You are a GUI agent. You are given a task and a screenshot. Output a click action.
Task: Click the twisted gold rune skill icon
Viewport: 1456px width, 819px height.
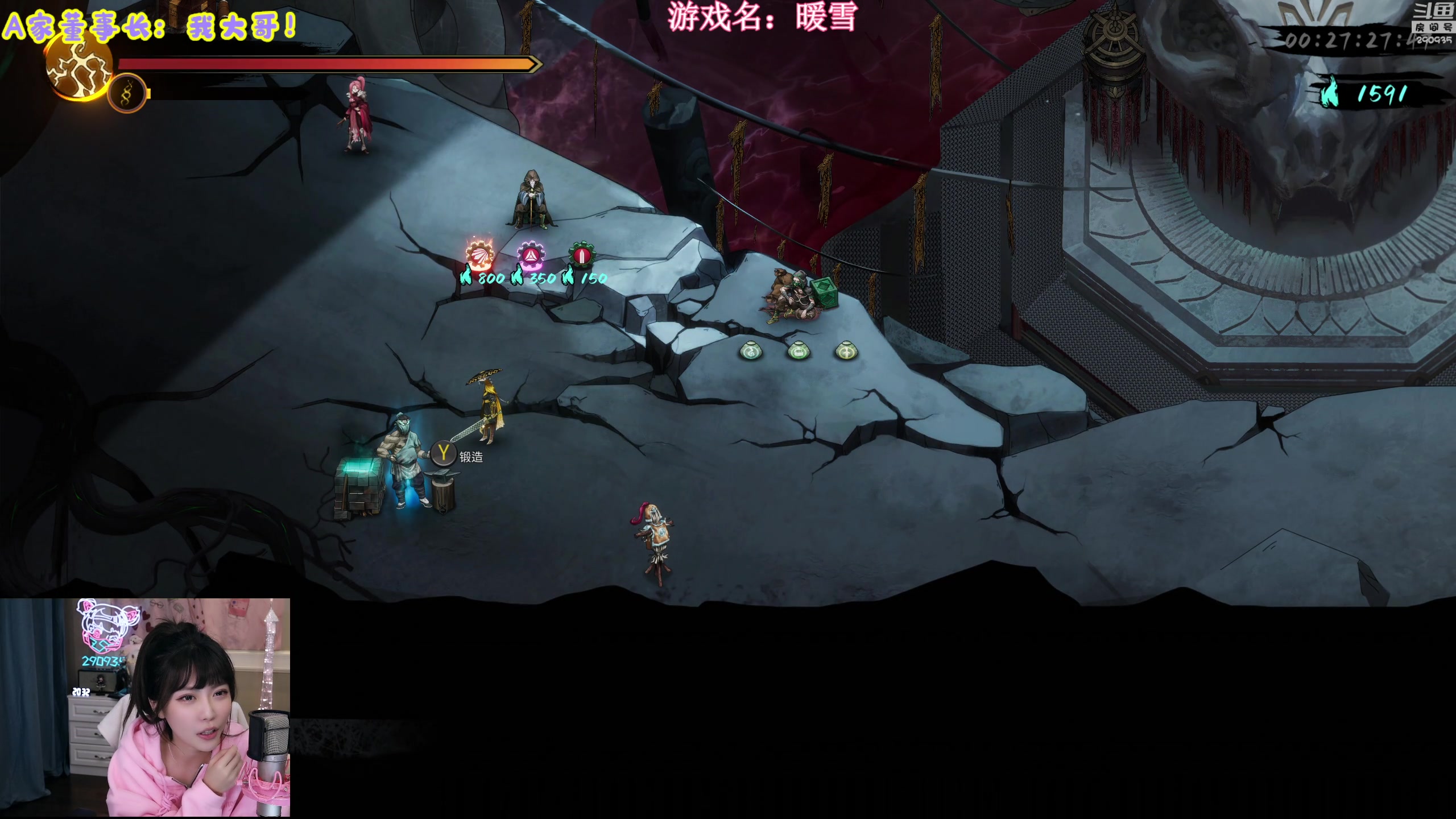[127, 93]
